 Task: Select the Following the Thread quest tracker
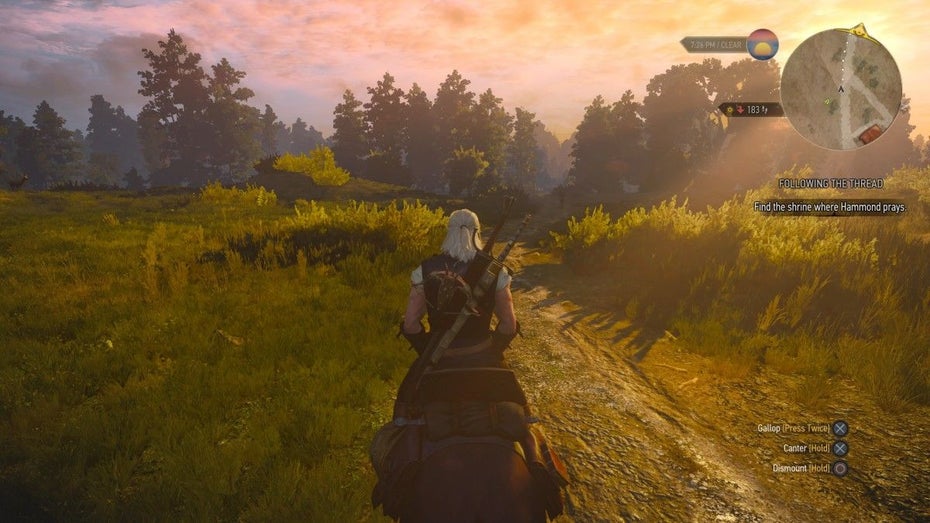click(x=842, y=183)
